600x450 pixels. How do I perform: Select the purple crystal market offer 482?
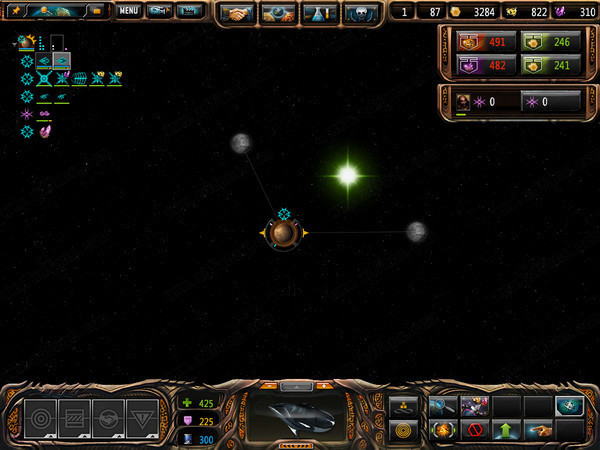click(487, 67)
